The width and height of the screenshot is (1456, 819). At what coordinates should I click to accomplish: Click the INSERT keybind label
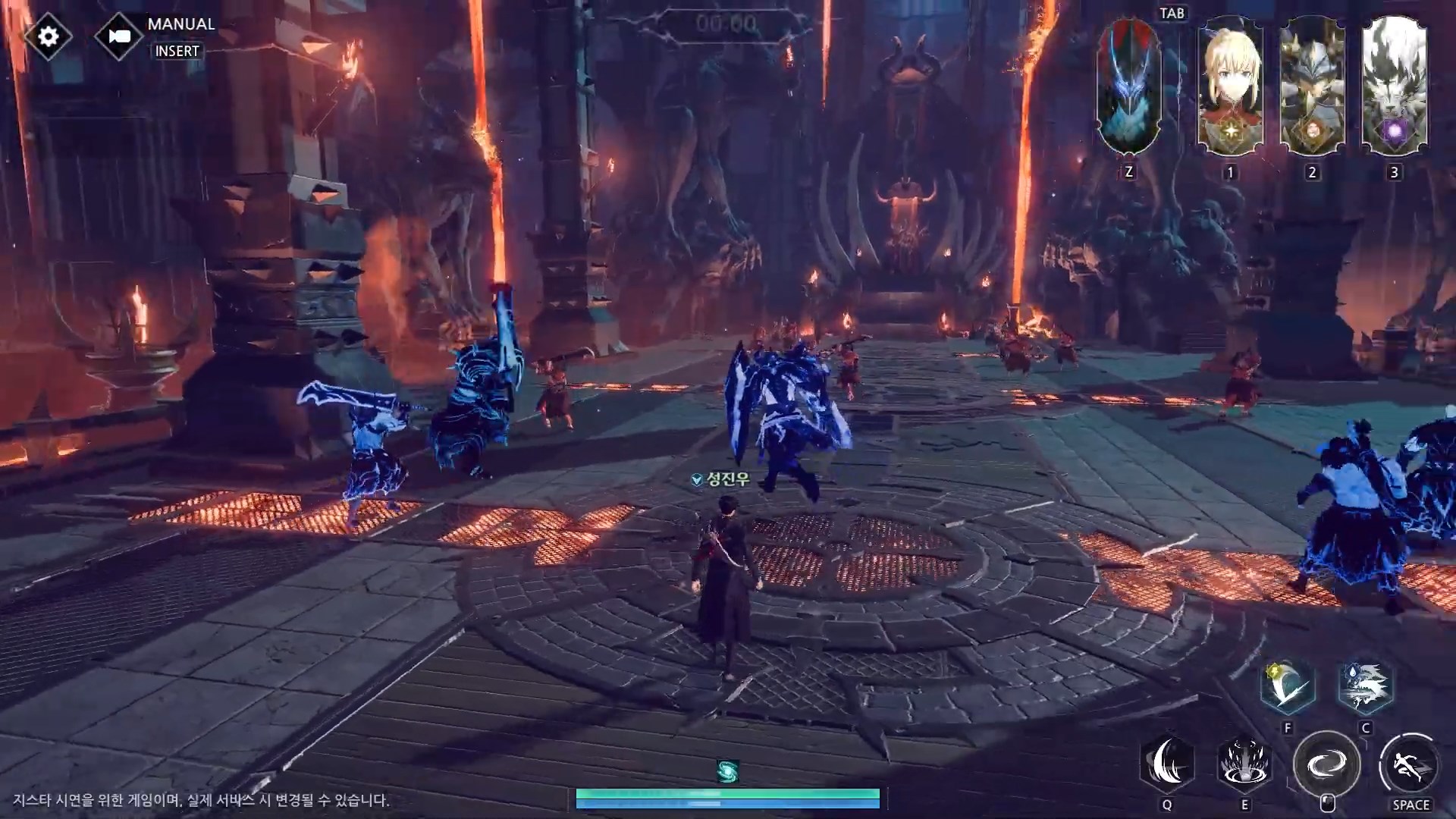pos(177,52)
